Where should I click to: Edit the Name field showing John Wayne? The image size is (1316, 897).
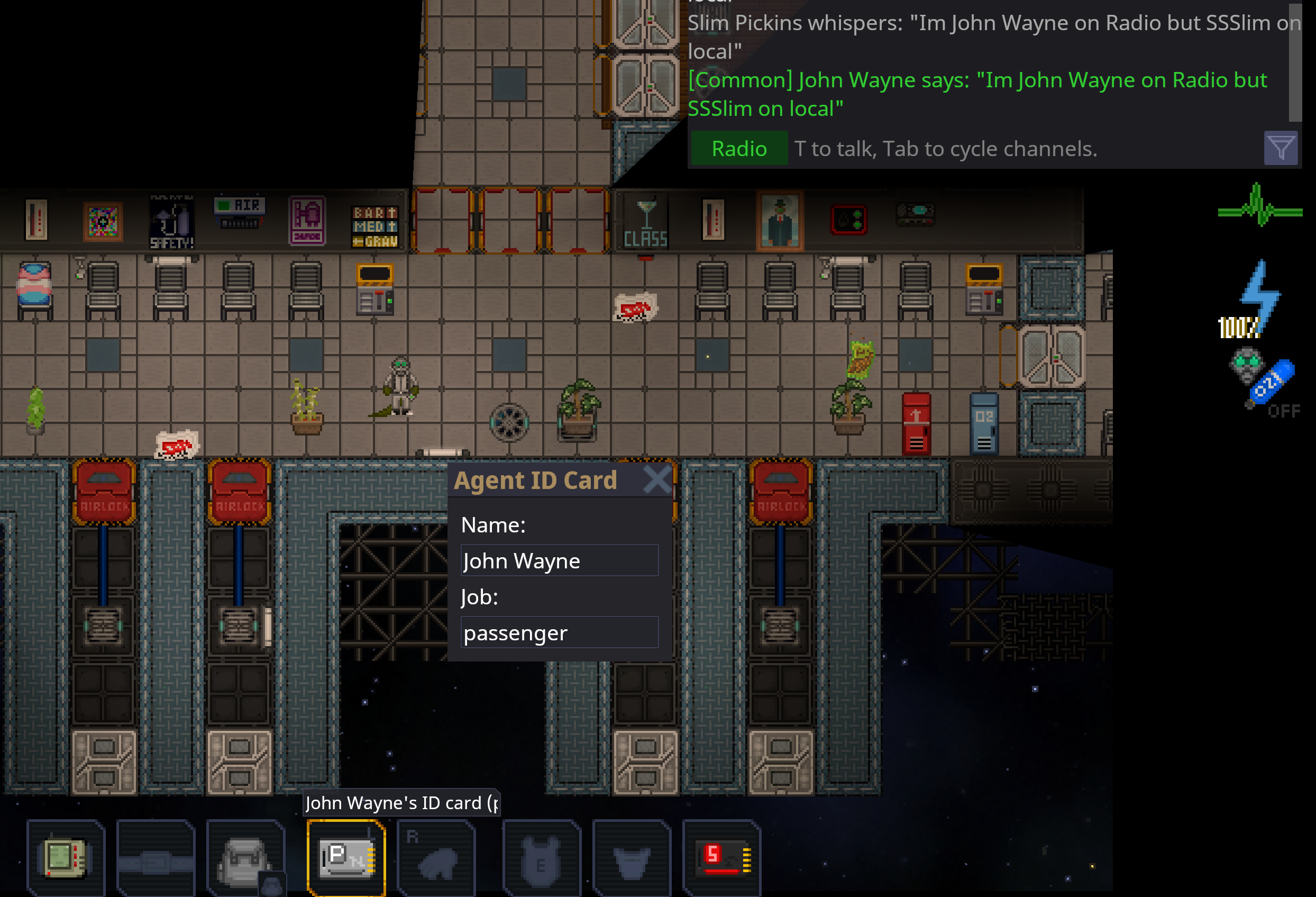559,560
